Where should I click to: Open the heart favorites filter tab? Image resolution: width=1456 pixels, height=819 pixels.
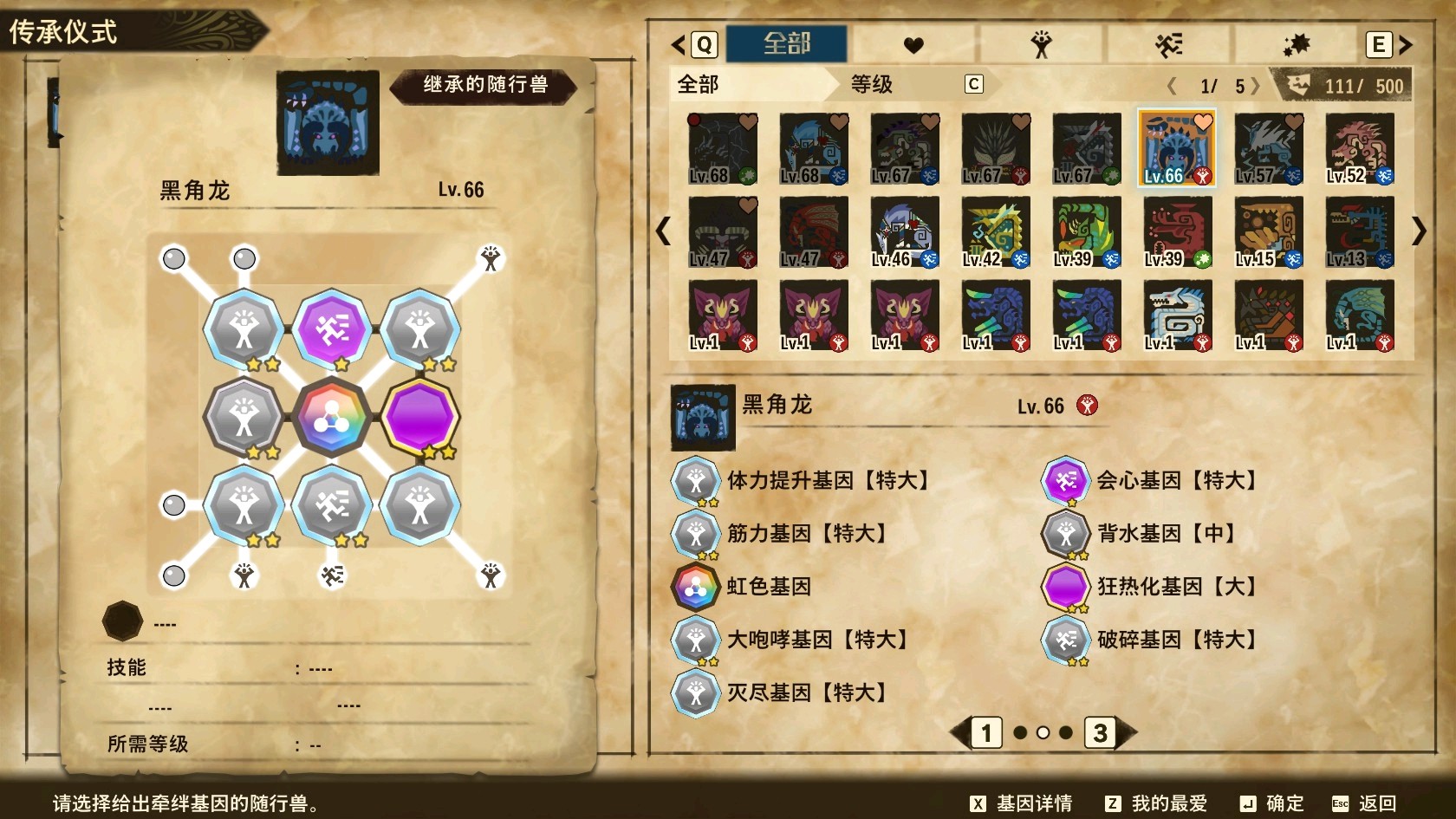913,44
